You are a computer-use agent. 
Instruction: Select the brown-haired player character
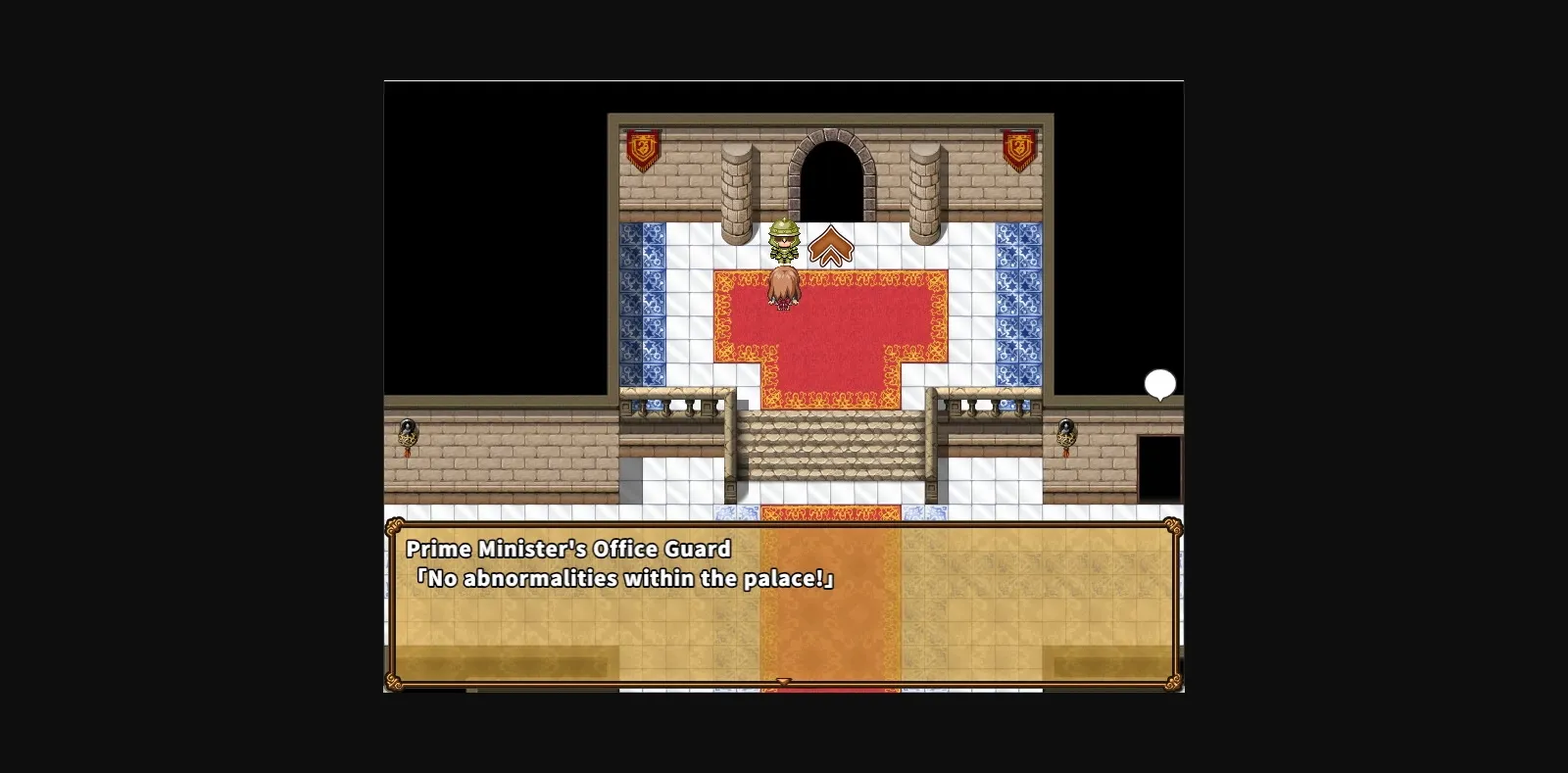783,289
